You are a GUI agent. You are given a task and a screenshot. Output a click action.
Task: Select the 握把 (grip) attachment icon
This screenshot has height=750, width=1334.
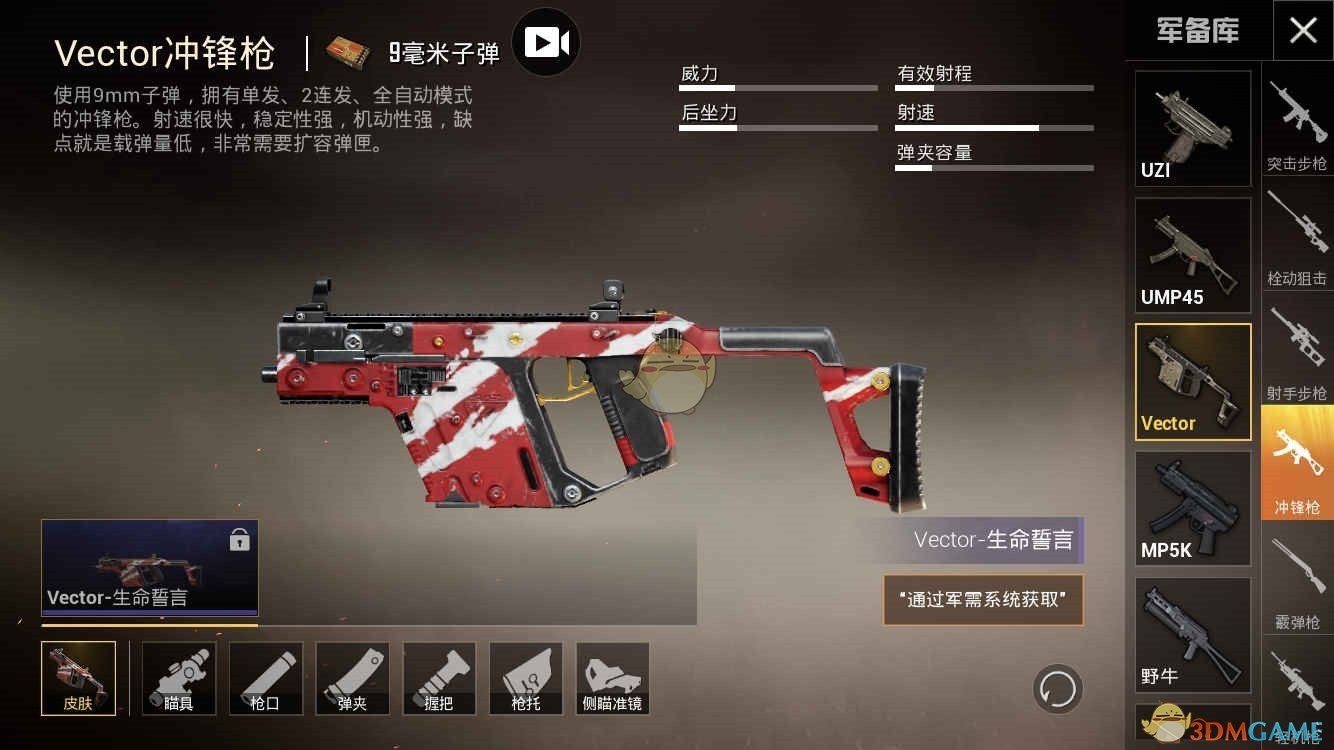(439, 678)
